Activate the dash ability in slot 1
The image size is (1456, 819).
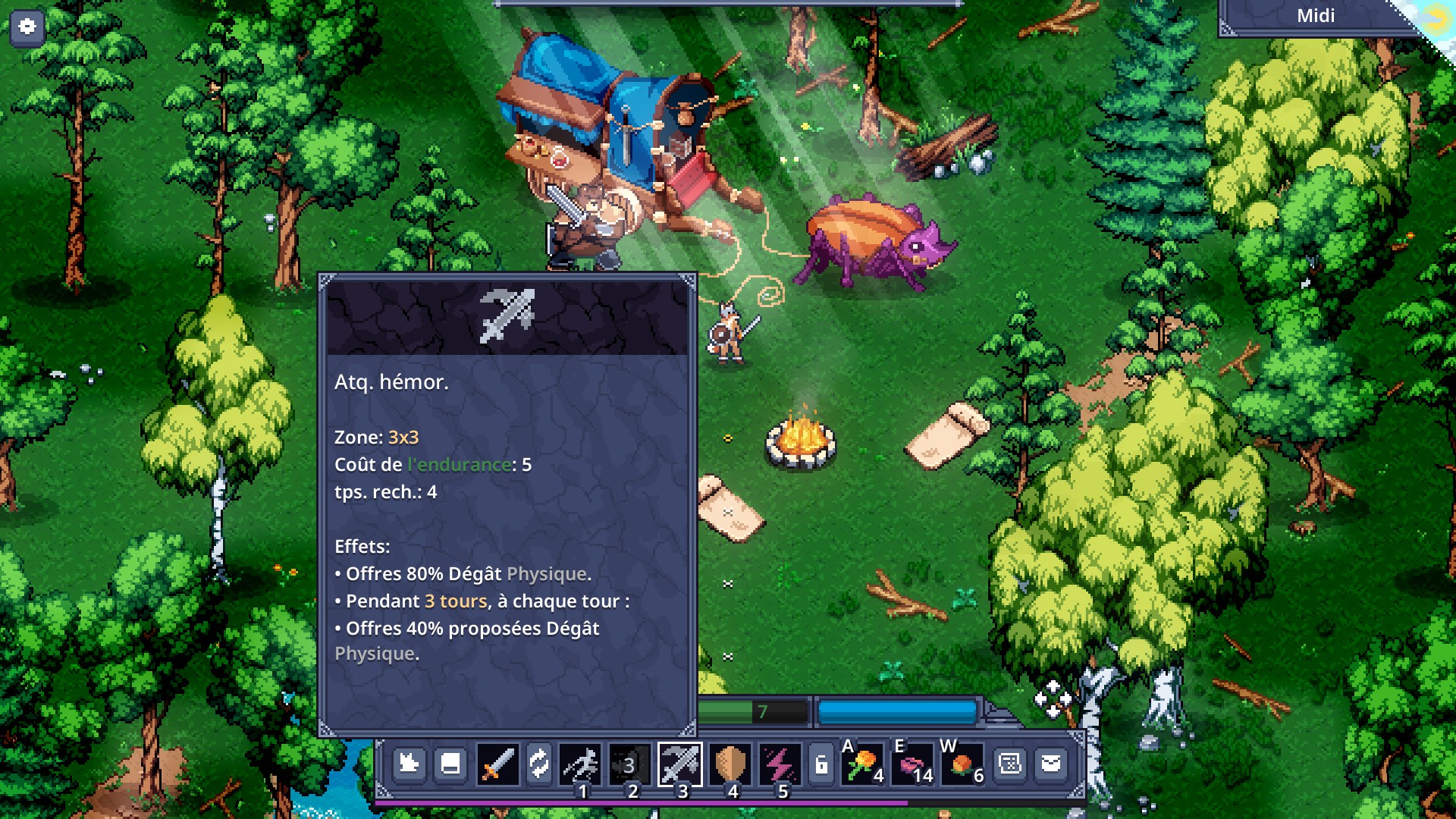point(581,764)
